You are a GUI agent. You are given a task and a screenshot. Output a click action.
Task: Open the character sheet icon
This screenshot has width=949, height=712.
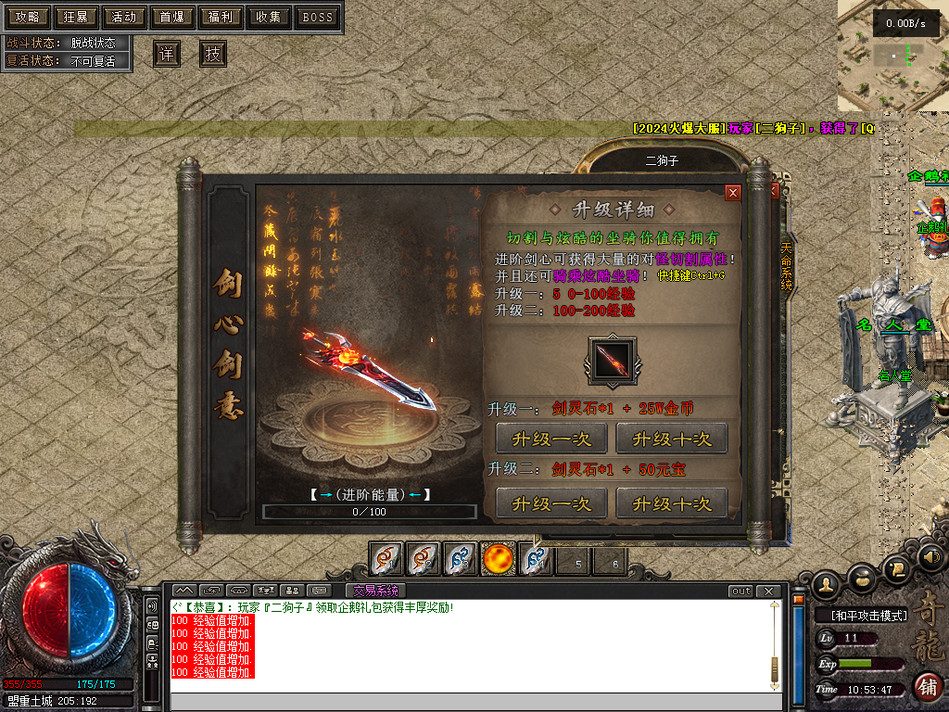(826, 582)
